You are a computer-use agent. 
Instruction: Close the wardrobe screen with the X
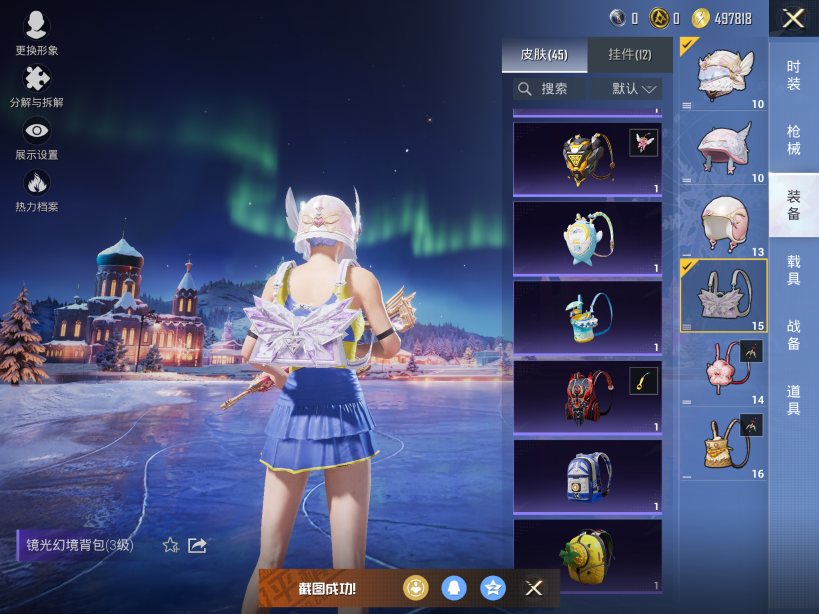coord(793,18)
